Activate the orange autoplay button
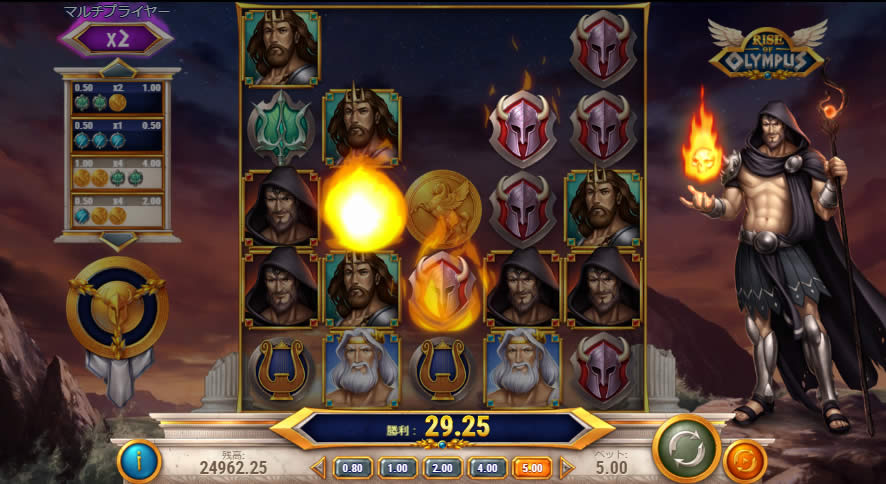886x484 pixels. coord(744,462)
